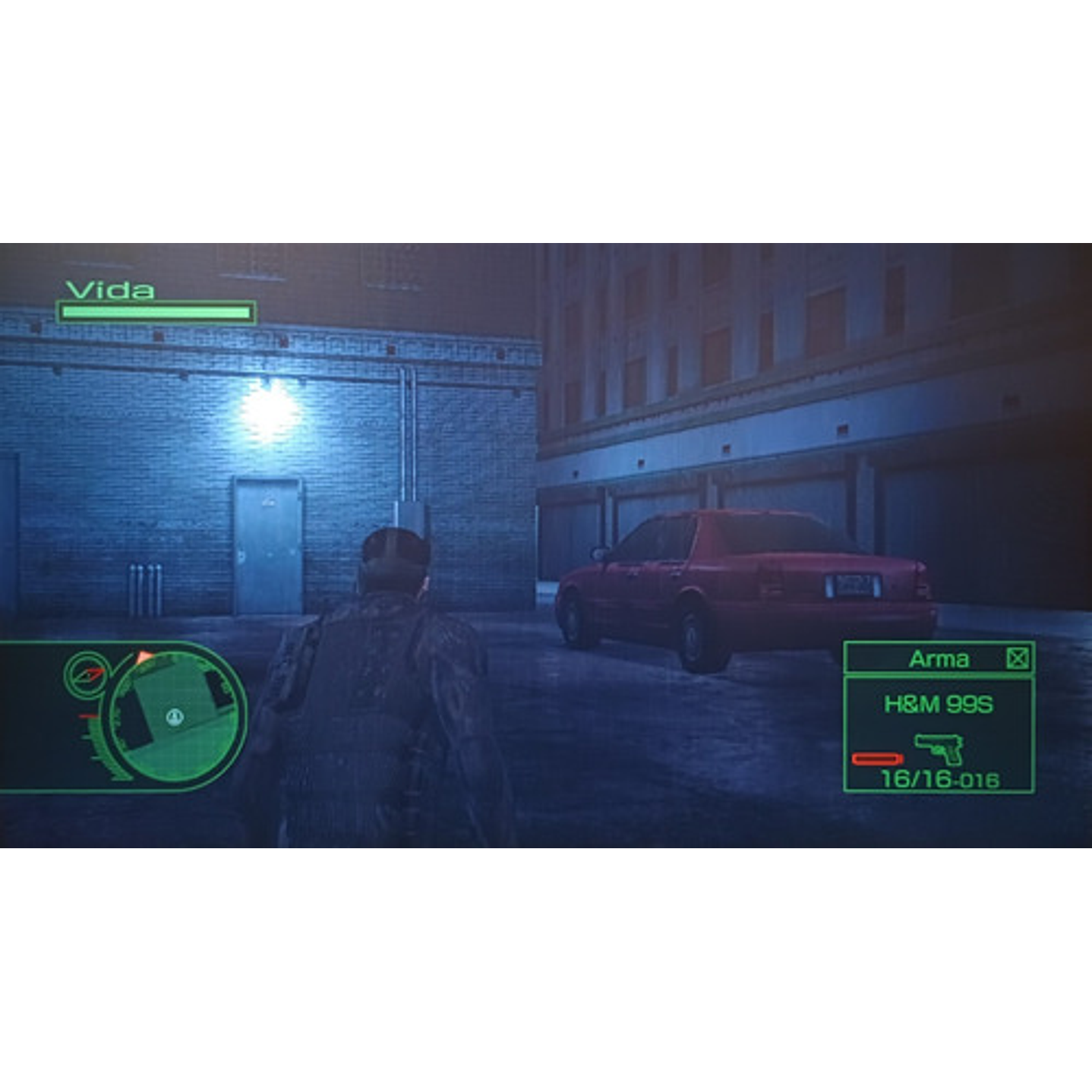Toggle the Arma weapon display panel
The image size is (1092, 1092).
click(940, 718)
